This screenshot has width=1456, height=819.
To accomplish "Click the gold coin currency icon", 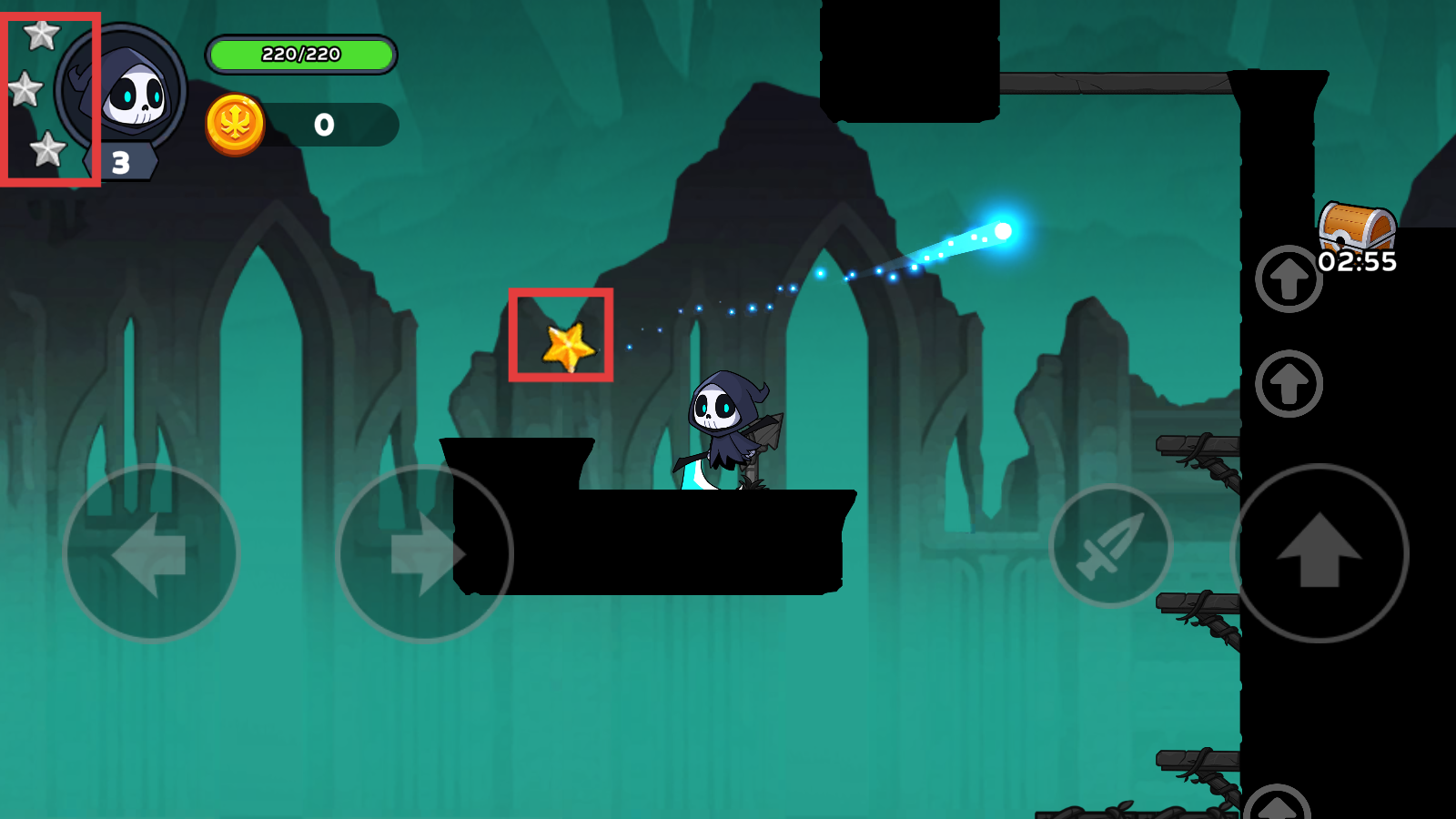I will 235,124.
